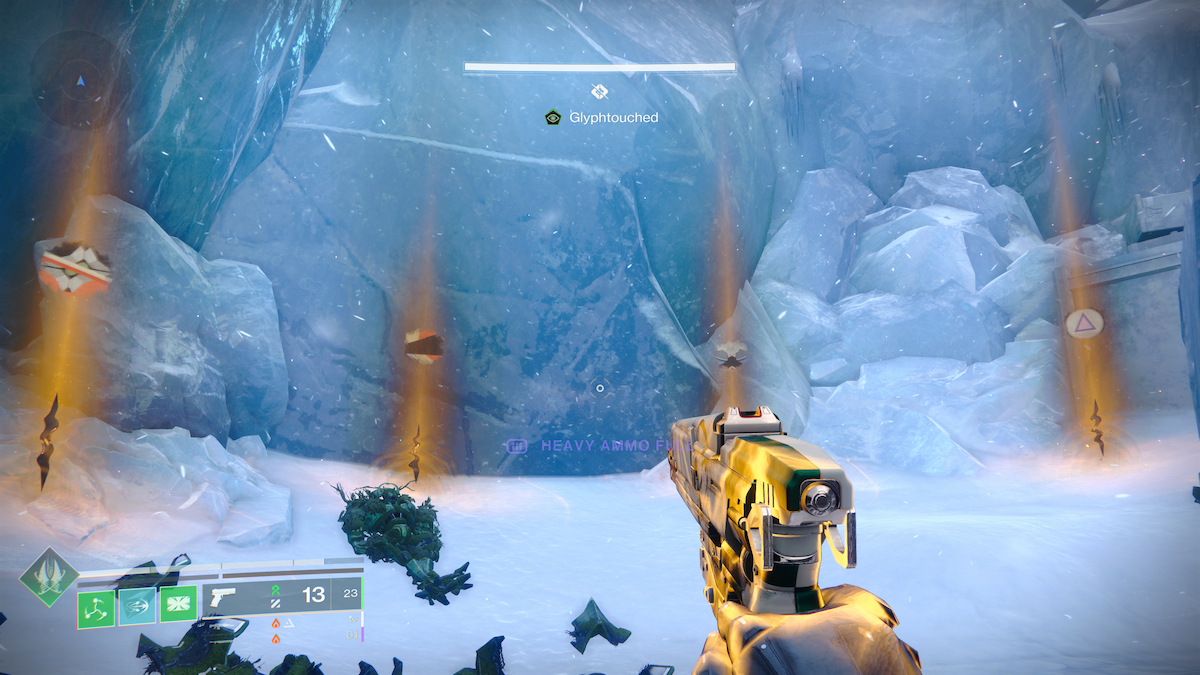The image size is (1200, 675).
Task: Click the triangle waypoint marker
Action: (1081, 322)
